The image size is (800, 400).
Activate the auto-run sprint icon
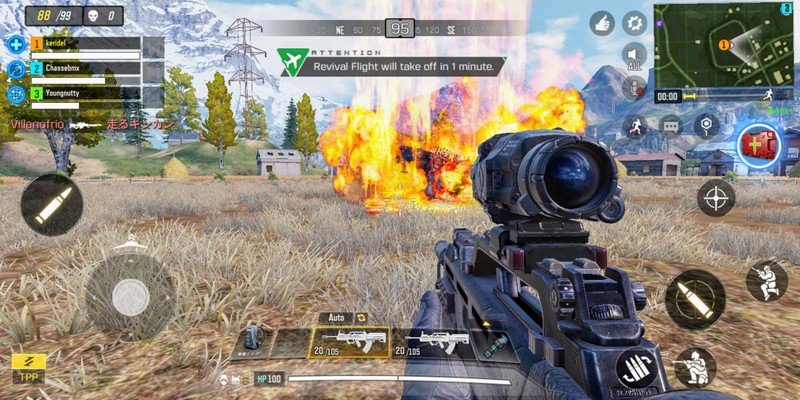click(634, 126)
